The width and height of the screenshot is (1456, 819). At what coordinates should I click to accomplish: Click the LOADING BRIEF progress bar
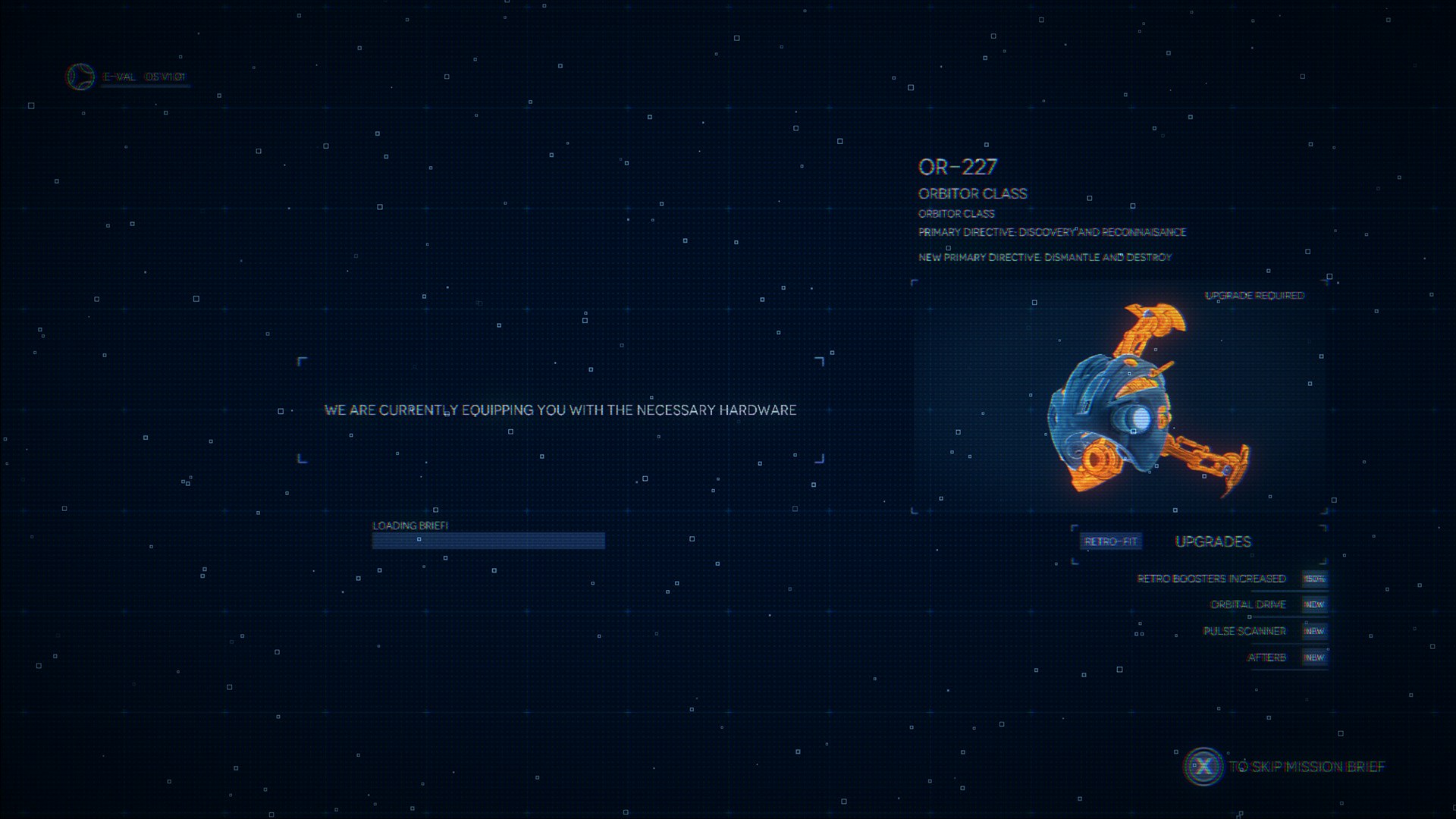(488, 540)
